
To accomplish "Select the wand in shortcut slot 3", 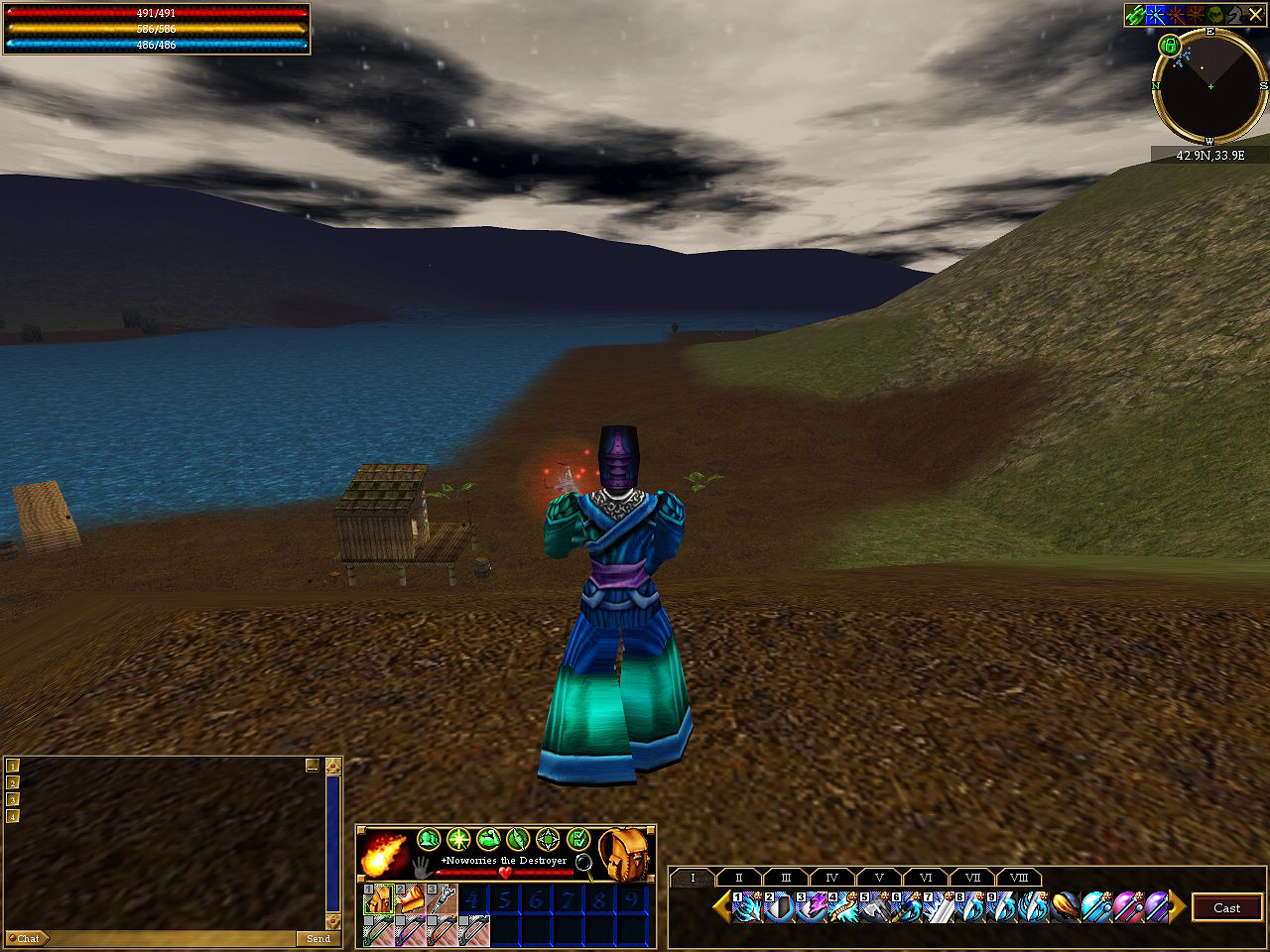I will (x=443, y=899).
